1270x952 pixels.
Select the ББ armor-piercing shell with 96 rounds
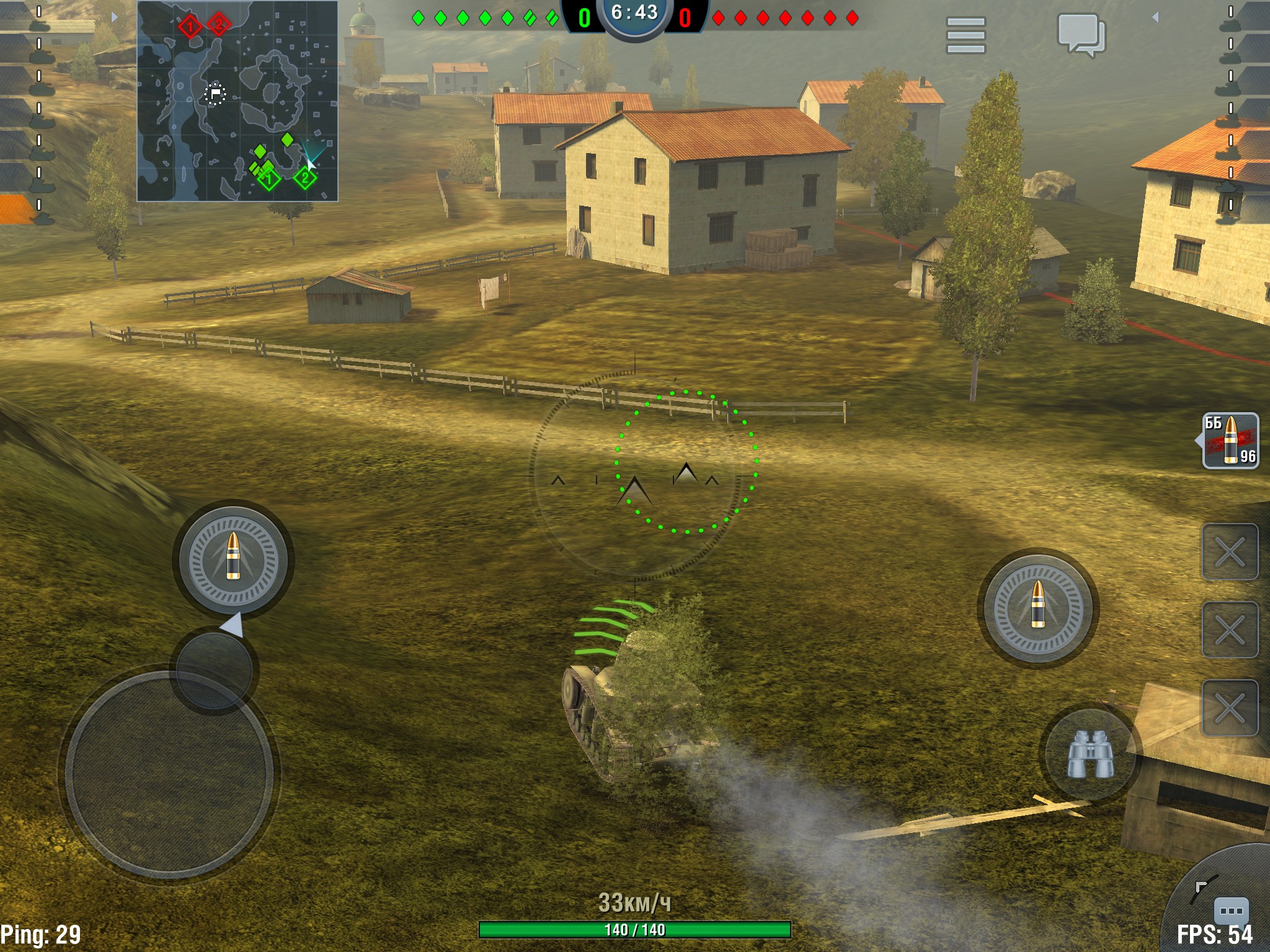(x=1230, y=441)
